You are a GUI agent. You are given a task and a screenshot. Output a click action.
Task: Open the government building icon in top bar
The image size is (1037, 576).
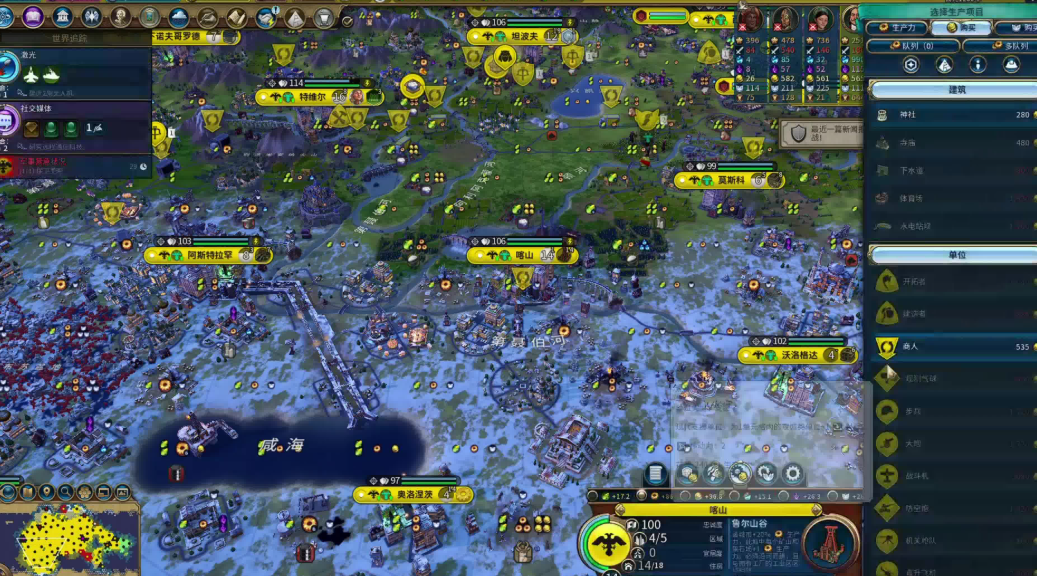63,16
